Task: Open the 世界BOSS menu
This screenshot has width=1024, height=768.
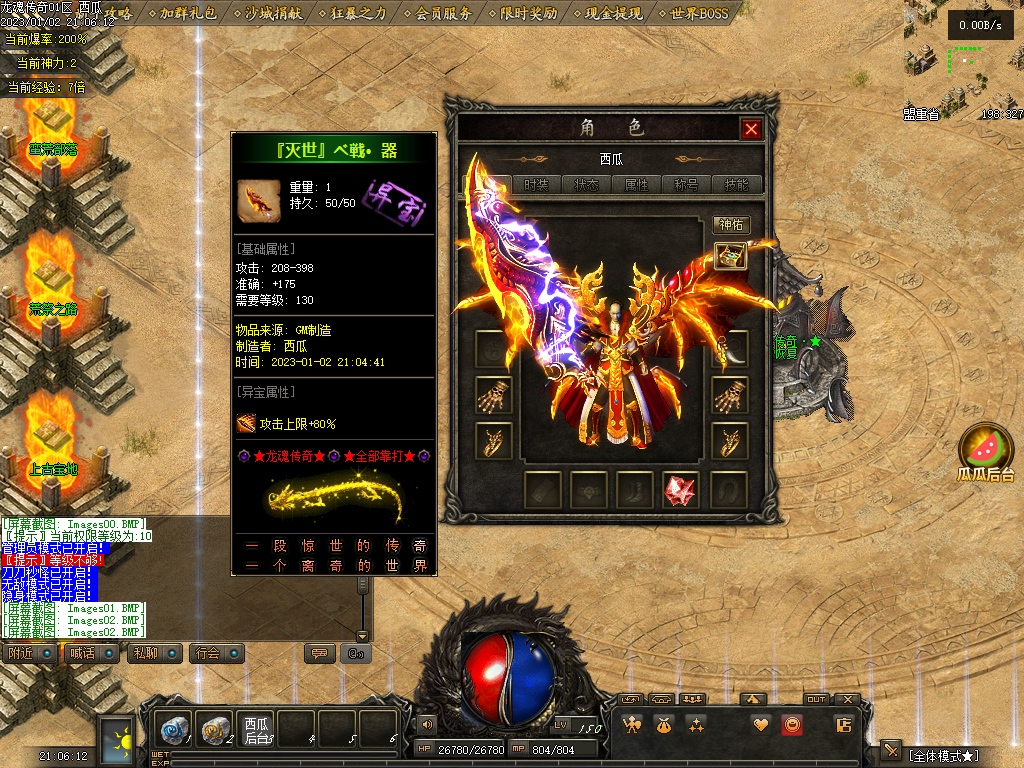Action: [699, 13]
